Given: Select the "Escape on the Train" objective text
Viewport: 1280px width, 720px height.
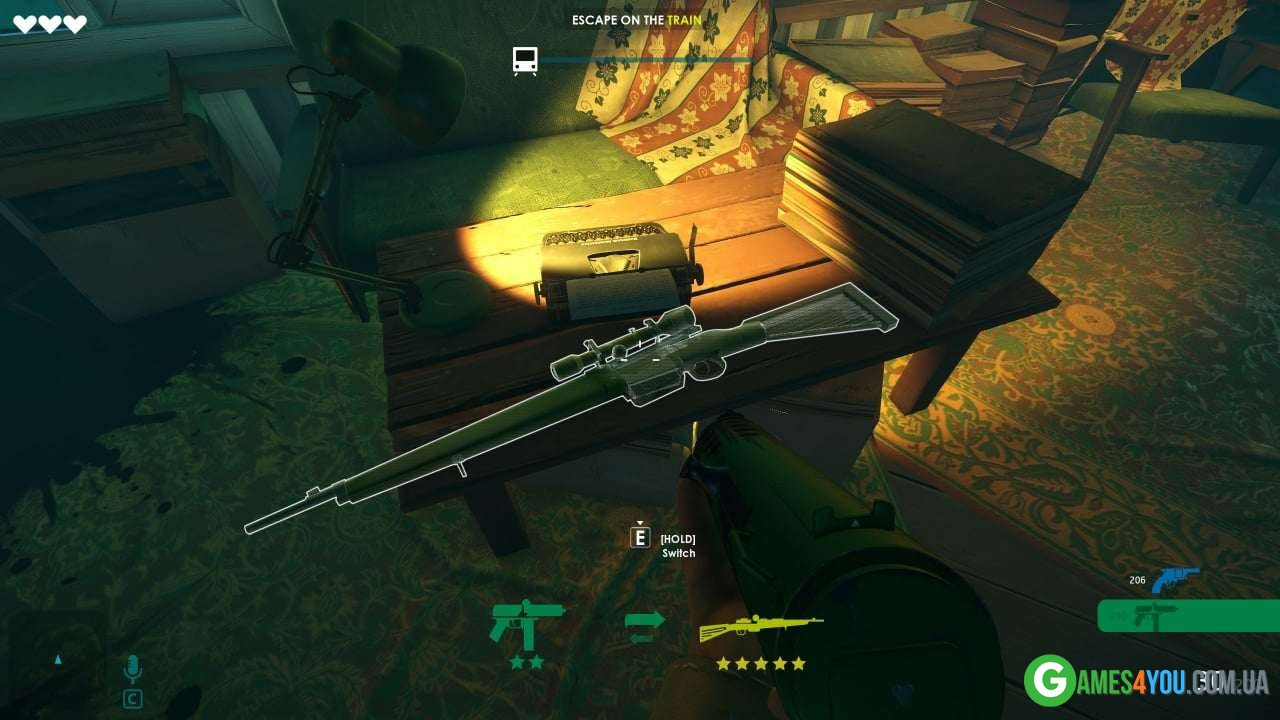Looking at the screenshot, I should pyautogui.click(x=636, y=20).
